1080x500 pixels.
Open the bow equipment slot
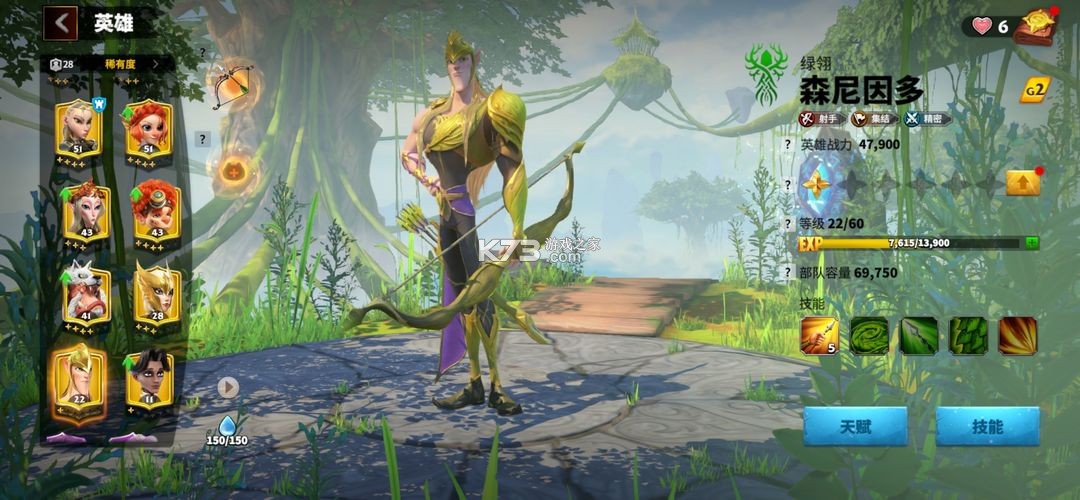coord(231,86)
